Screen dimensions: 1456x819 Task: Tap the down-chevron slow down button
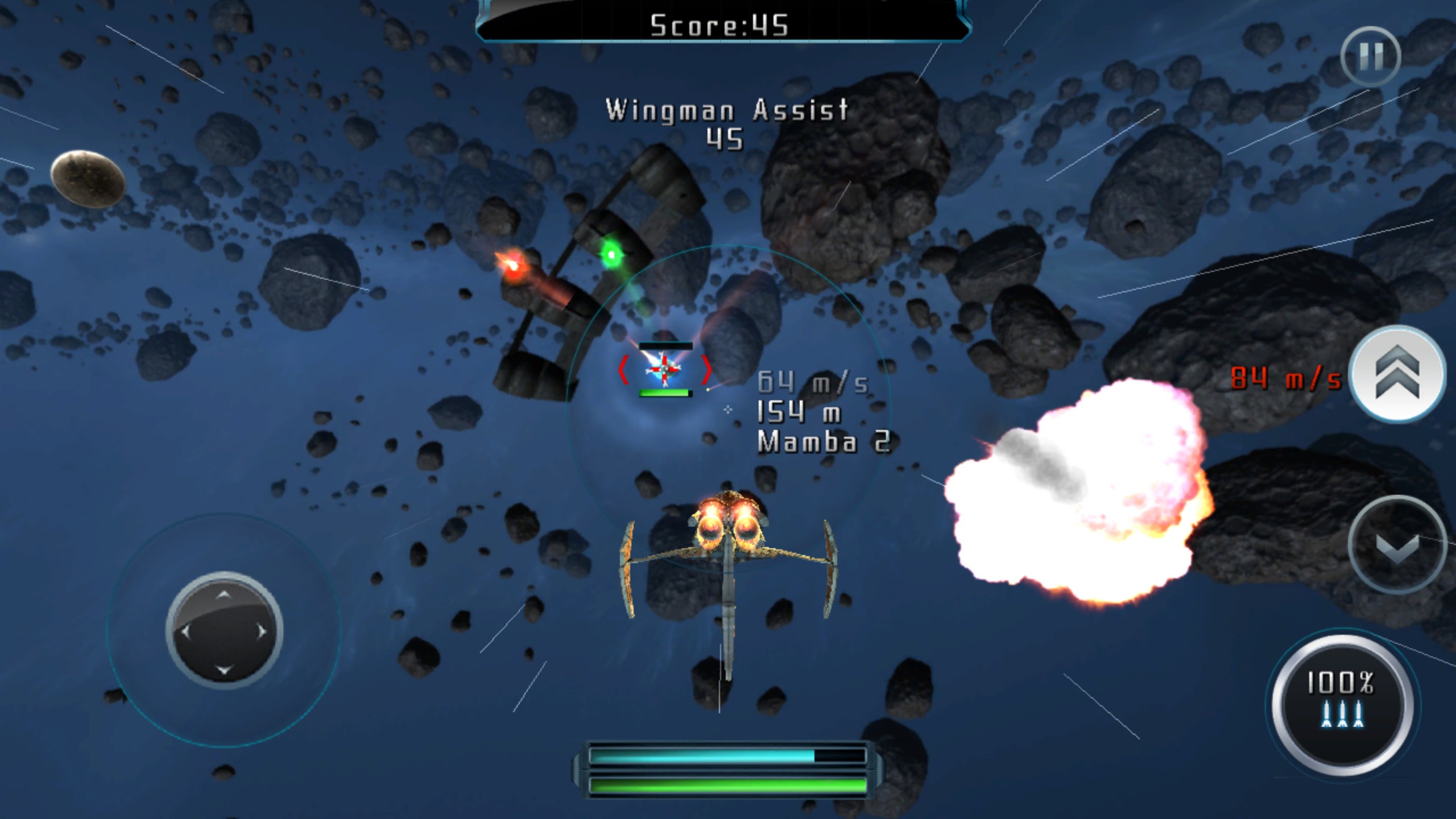coord(1397,544)
